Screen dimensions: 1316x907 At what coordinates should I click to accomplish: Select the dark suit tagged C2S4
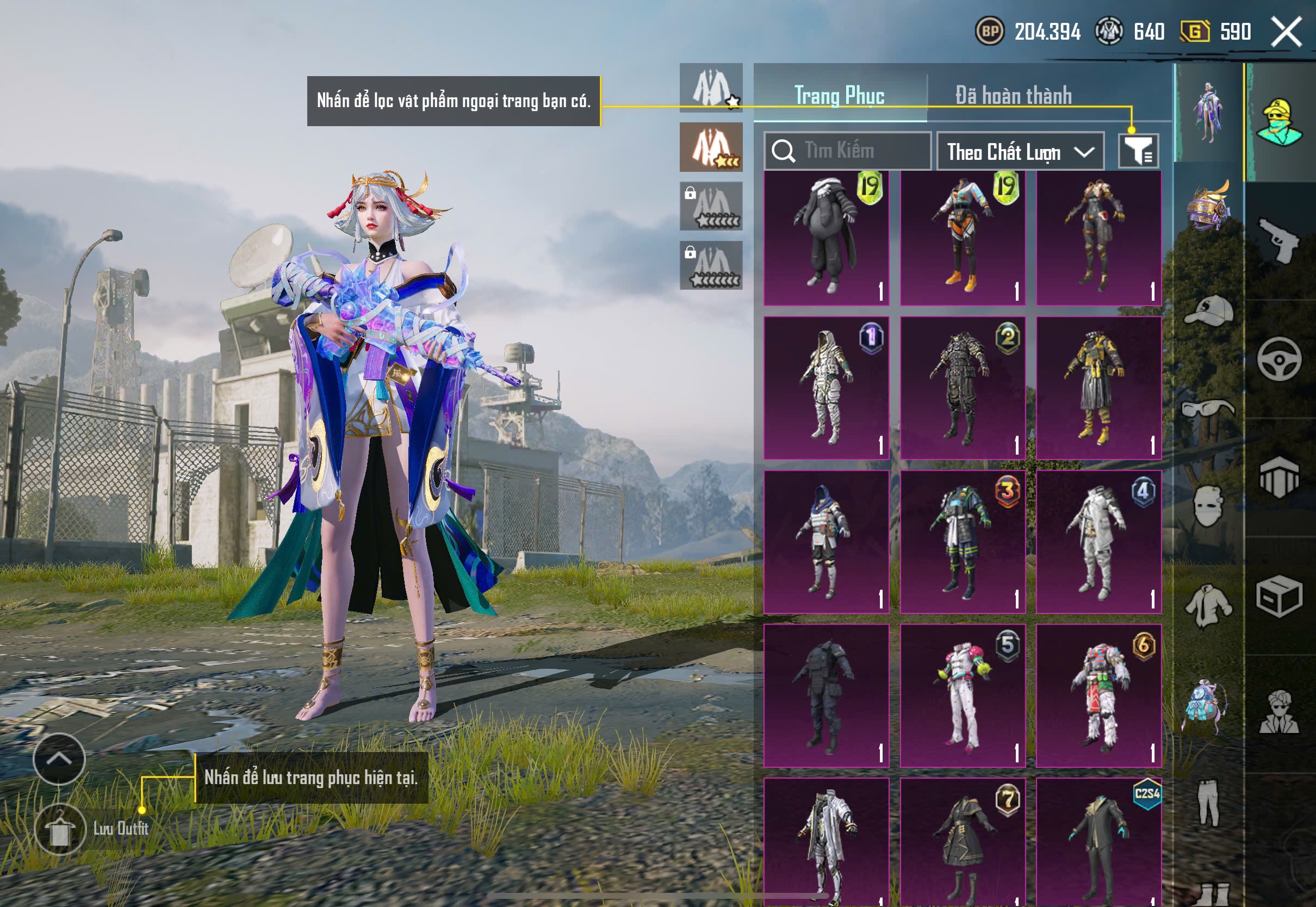(x=1098, y=841)
